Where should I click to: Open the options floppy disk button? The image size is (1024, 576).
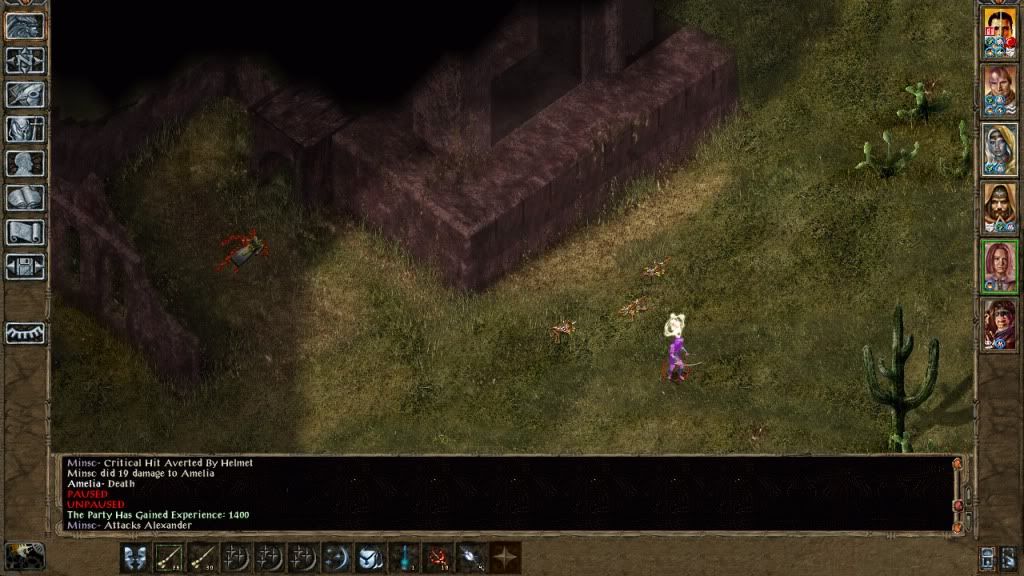(25, 267)
